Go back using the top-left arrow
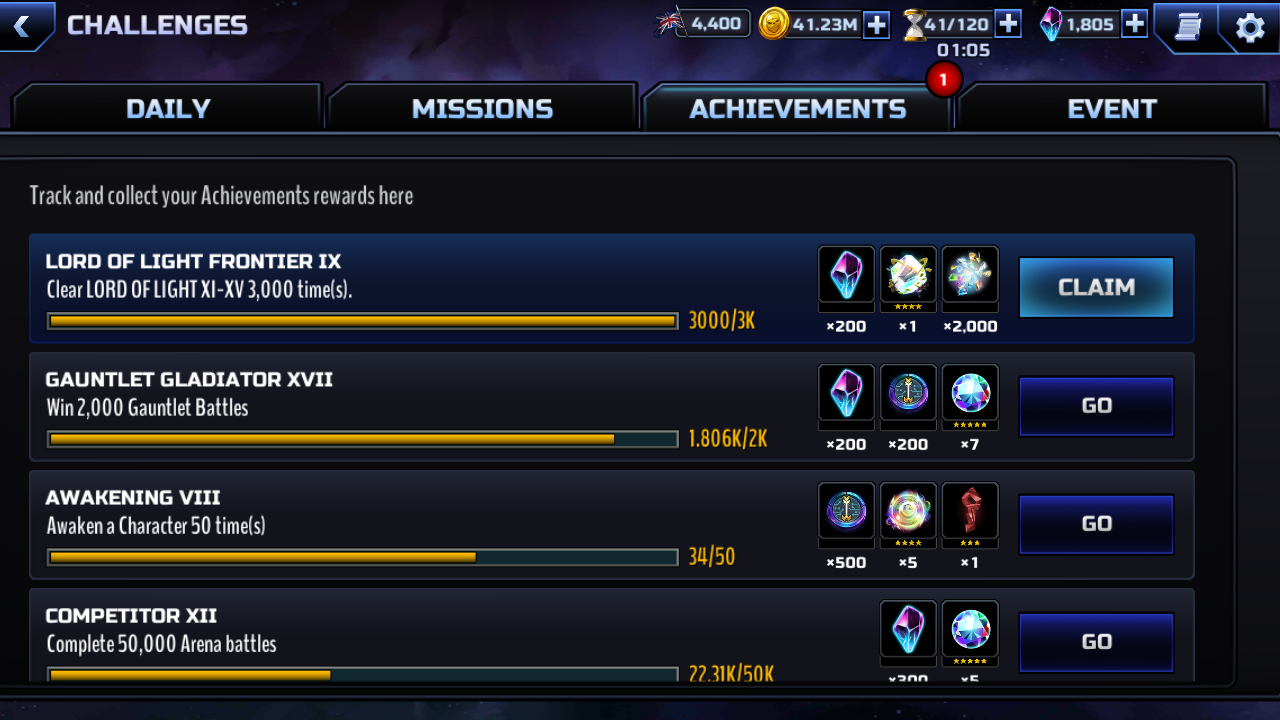The height and width of the screenshot is (720, 1280). 22,25
